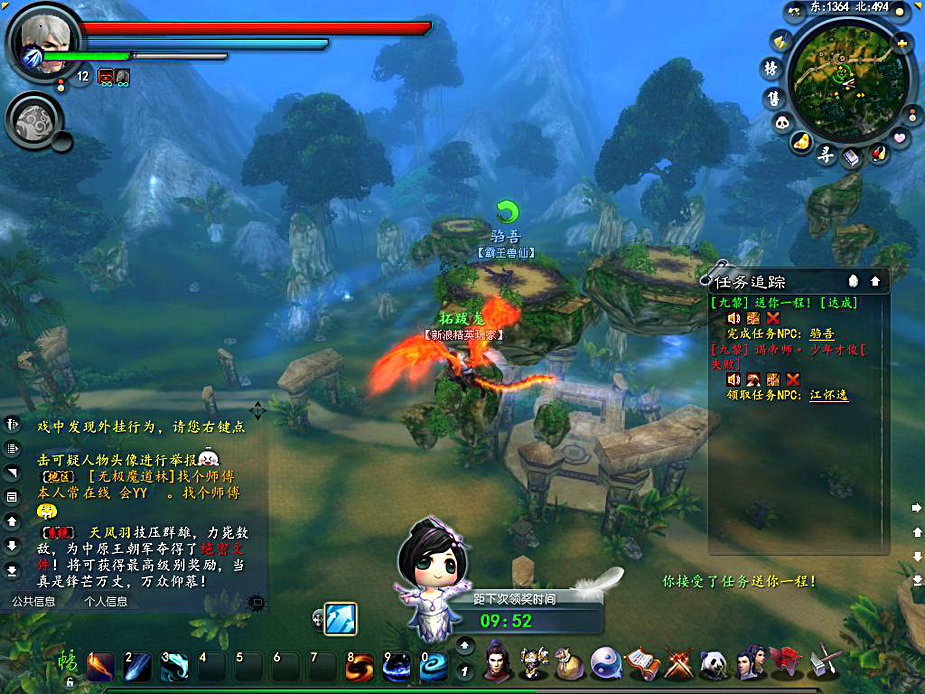The height and width of the screenshot is (694, 925).
Task: Activate the flame swirl skill in slot 8
Action: 360,666
